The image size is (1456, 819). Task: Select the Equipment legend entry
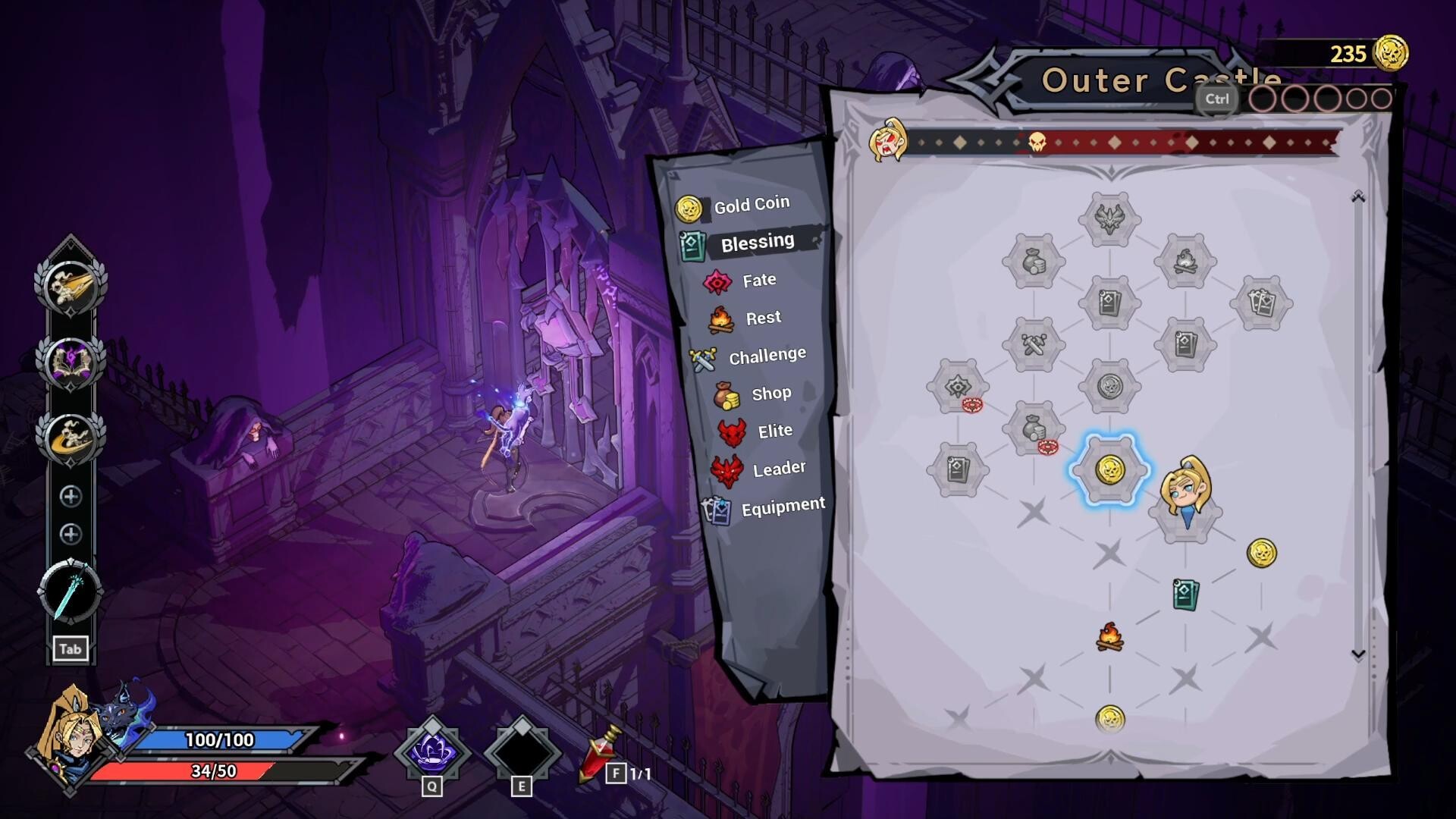tap(782, 507)
